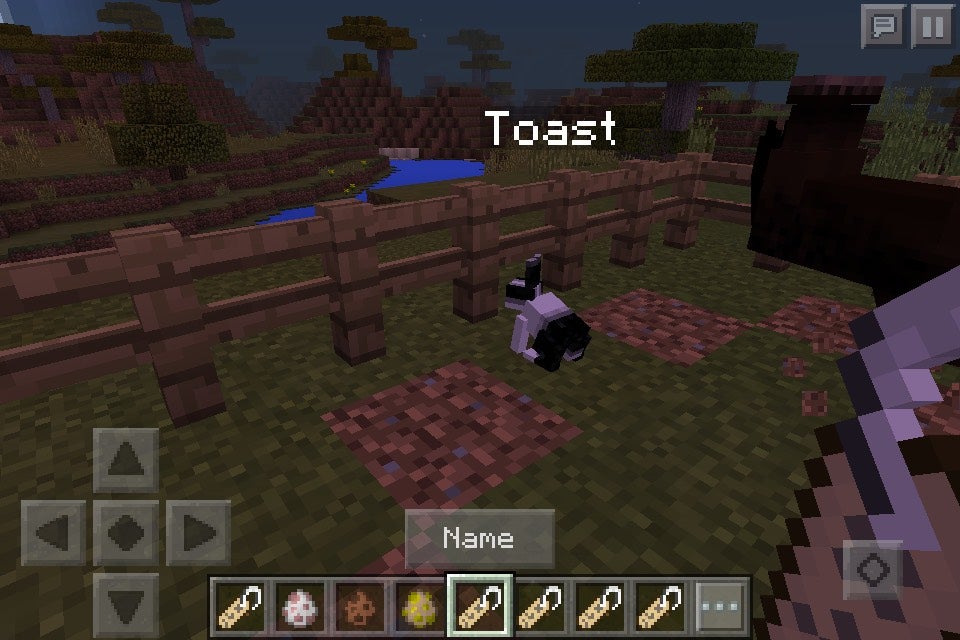Toggle the sneak button
The height and width of the screenshot is (640, 960).
[874, 570]
